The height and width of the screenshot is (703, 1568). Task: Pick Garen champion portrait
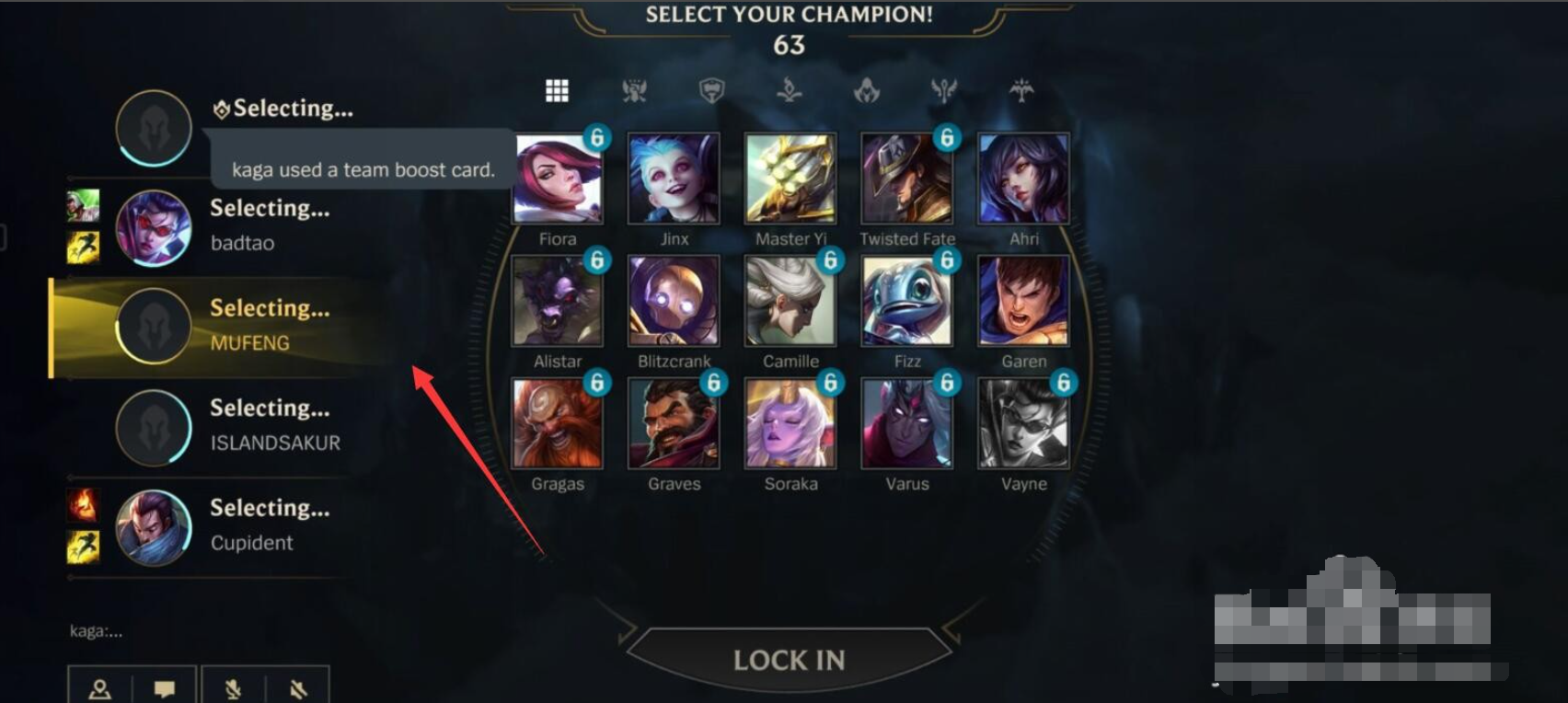click(1023, 302)
